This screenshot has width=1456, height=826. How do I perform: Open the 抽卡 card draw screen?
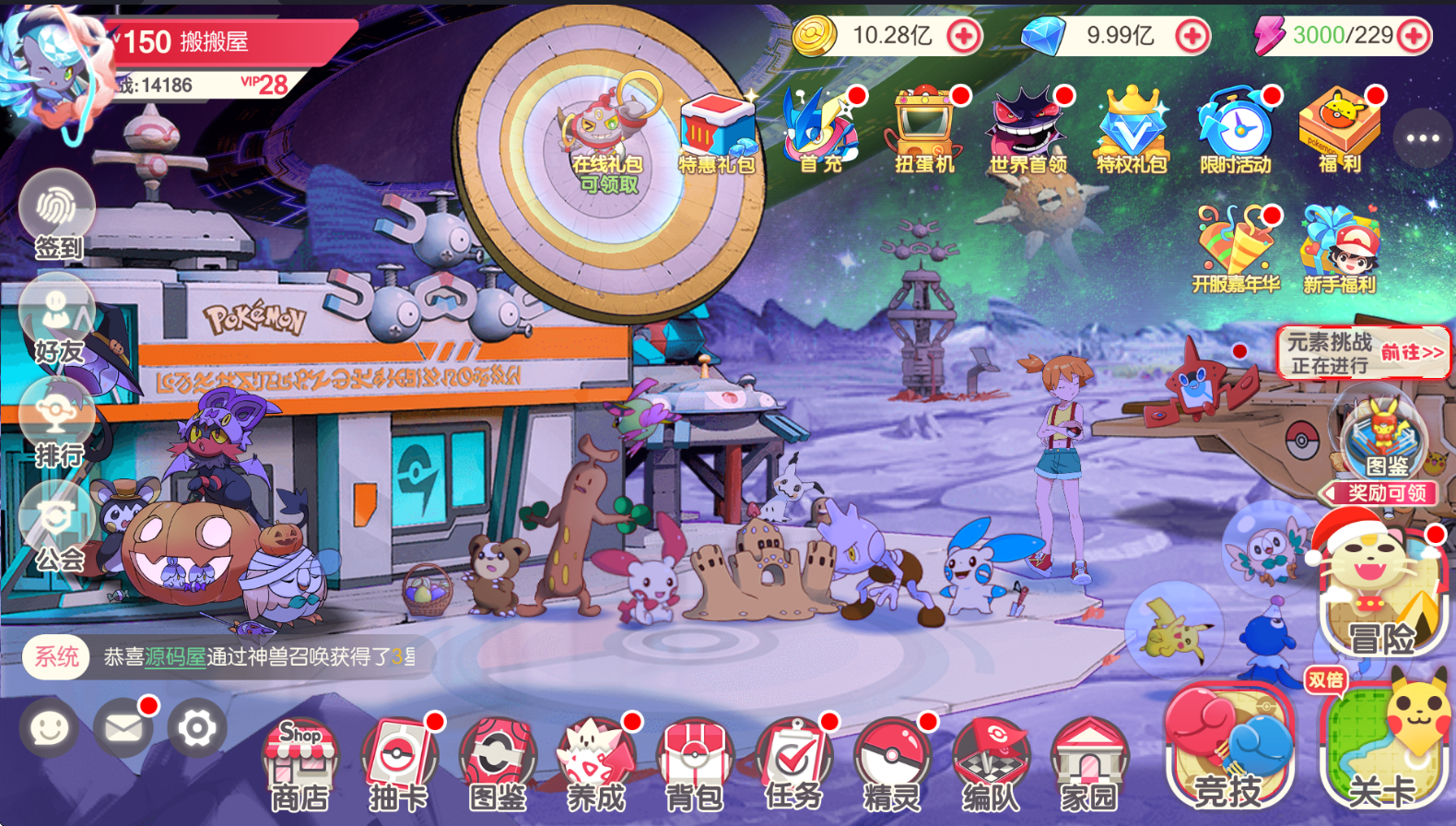398,763
